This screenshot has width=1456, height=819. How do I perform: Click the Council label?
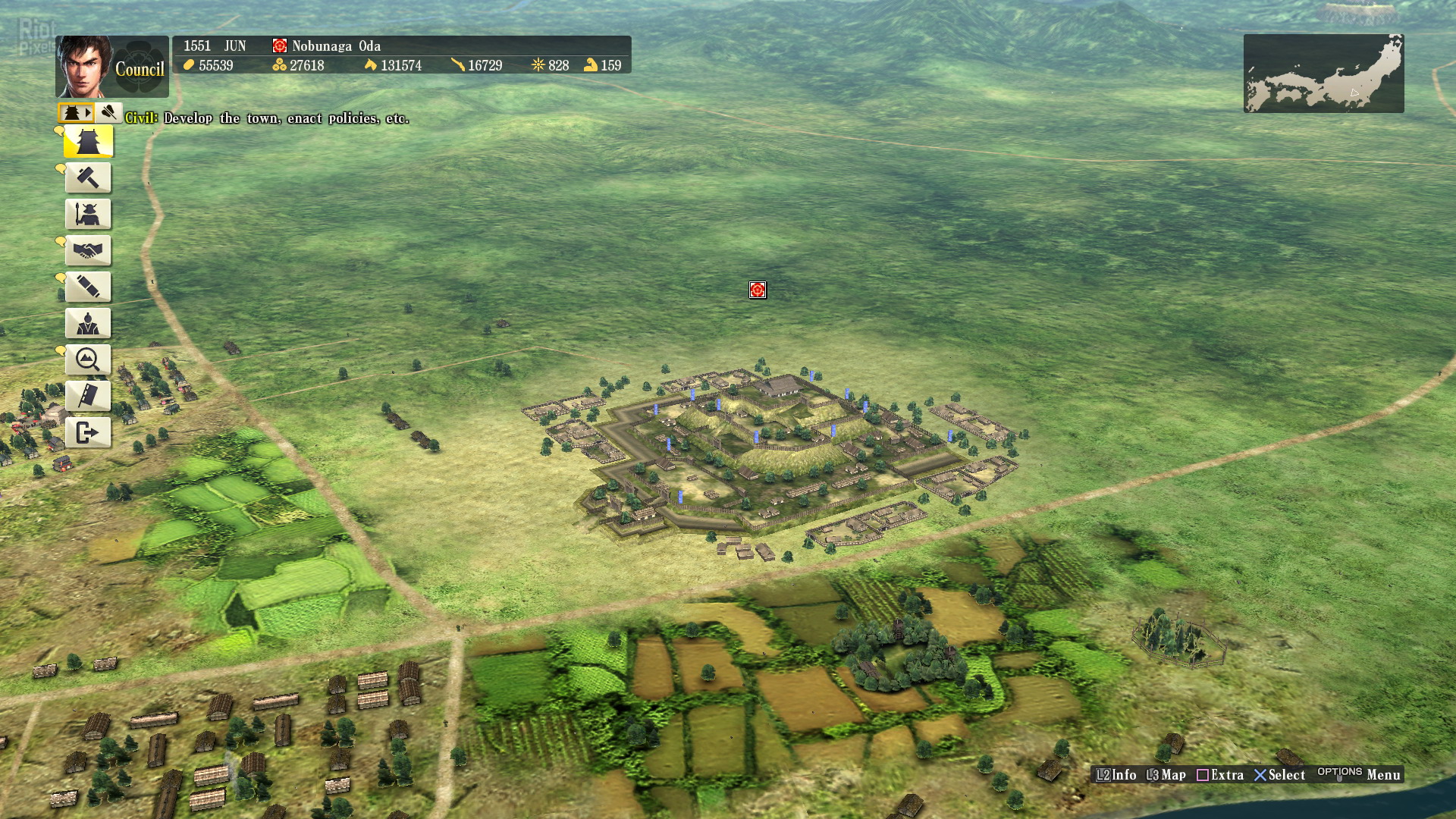(x=140, y=70)
